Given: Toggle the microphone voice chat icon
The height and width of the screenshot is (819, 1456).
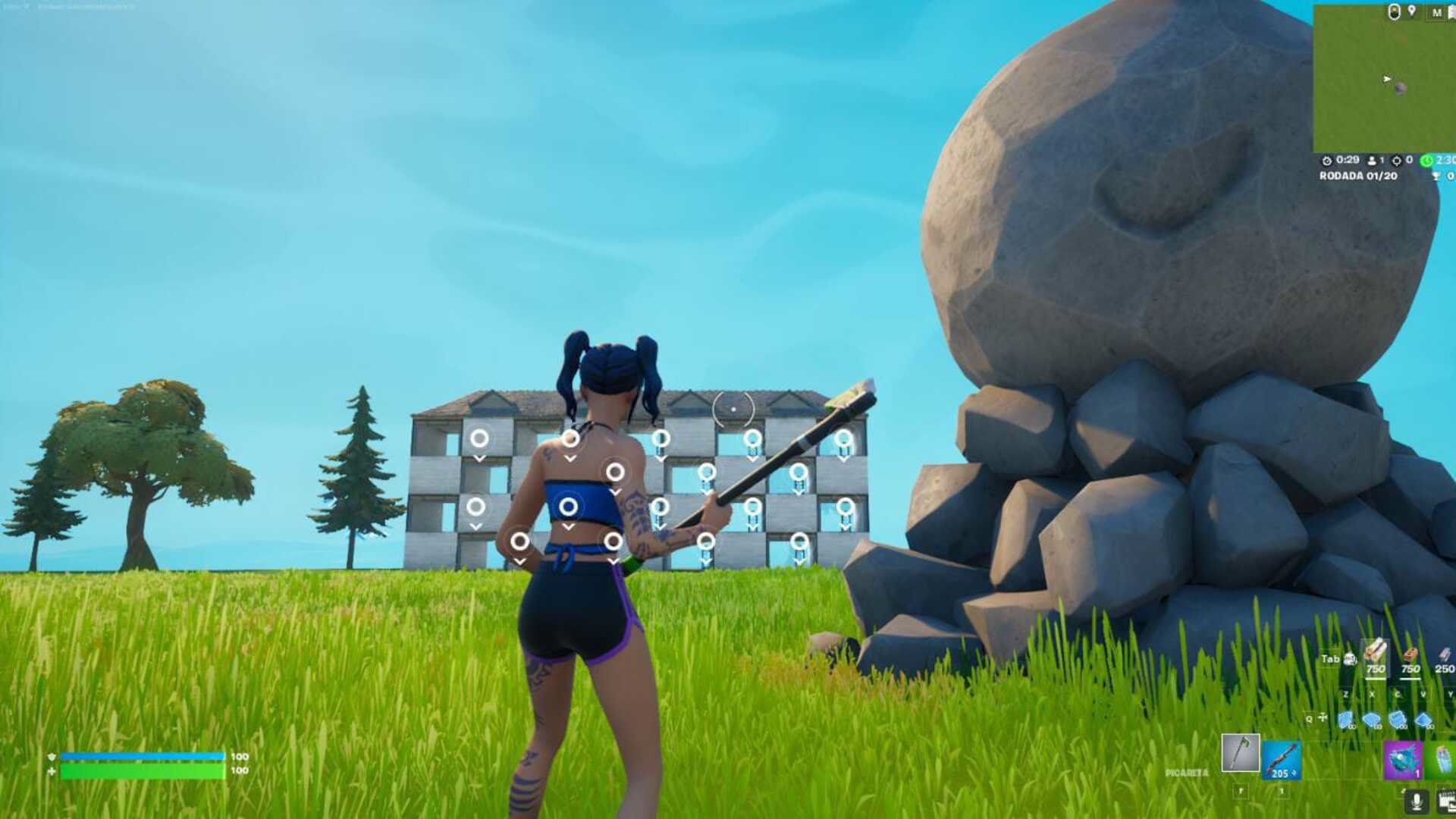Looking at the screenshot, I should click(x=1416, y=801).
